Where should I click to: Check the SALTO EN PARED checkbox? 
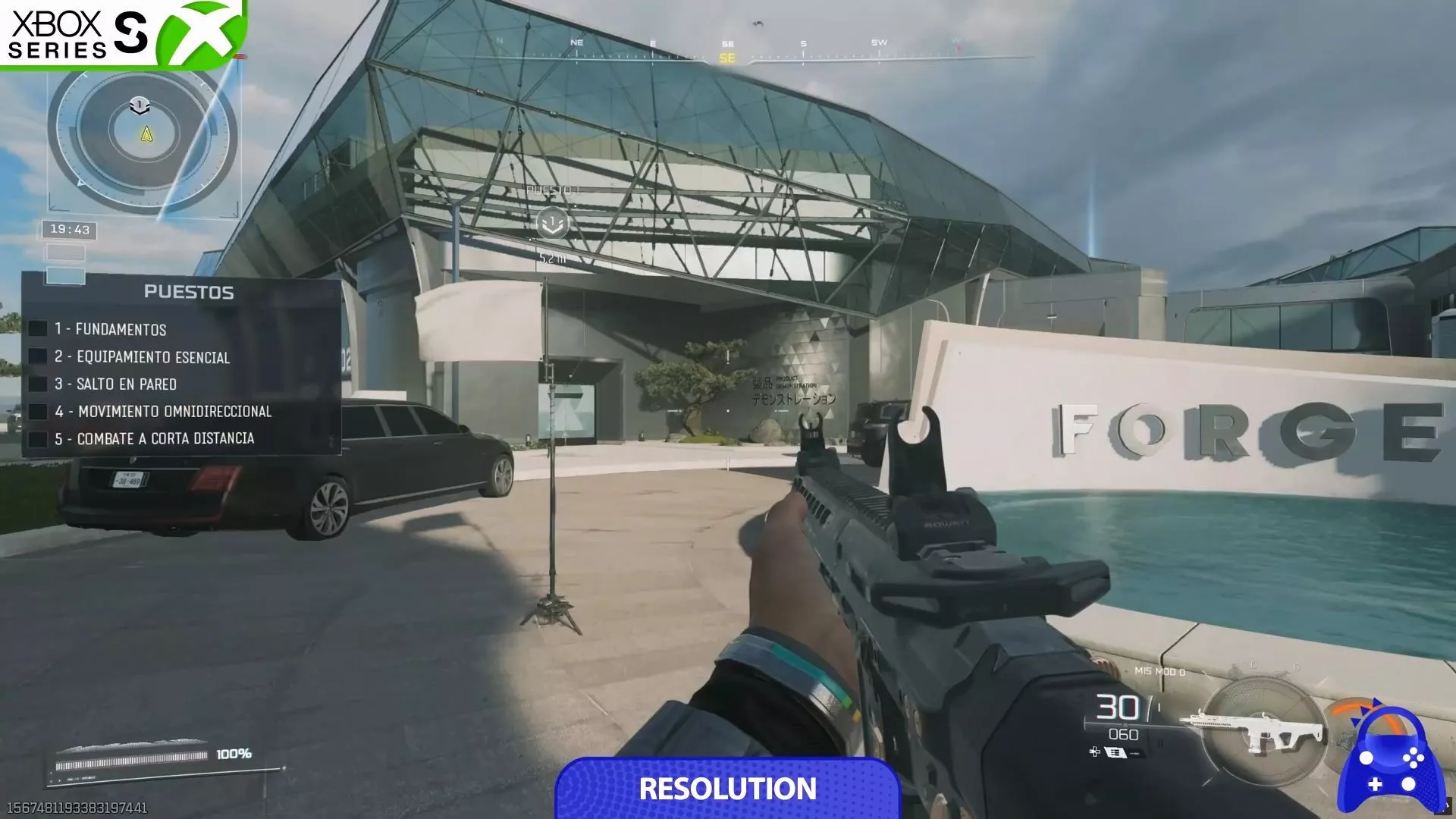[x=38, y=384]
